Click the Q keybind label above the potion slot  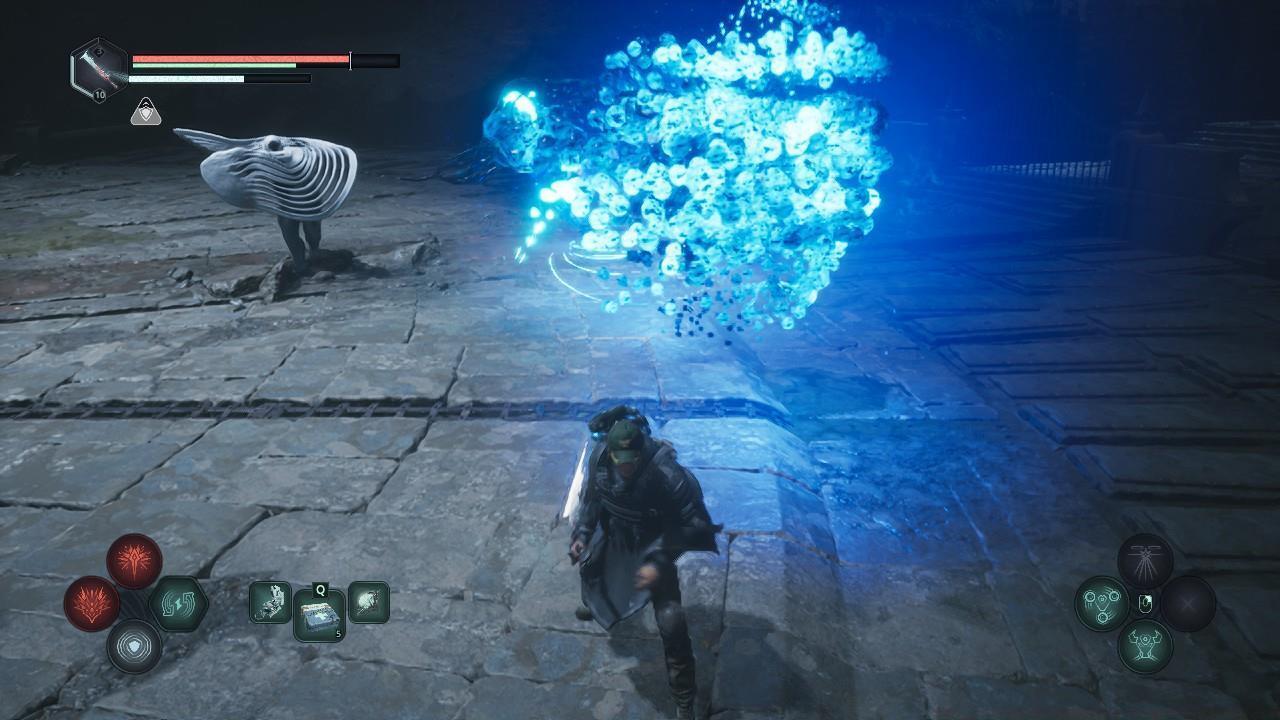tap(319, 590)
